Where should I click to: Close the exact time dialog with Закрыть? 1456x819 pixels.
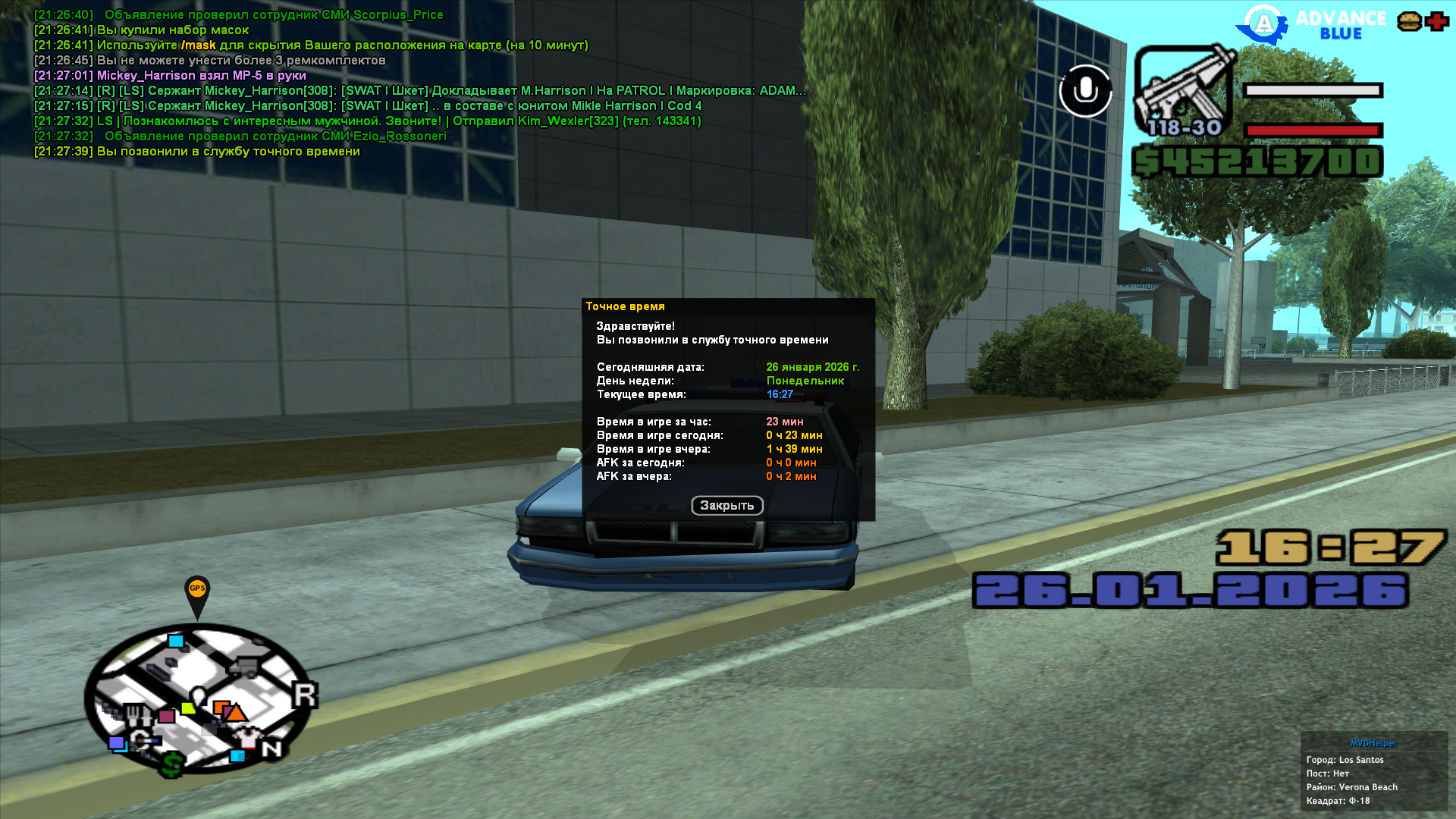(x=726, y=506)
